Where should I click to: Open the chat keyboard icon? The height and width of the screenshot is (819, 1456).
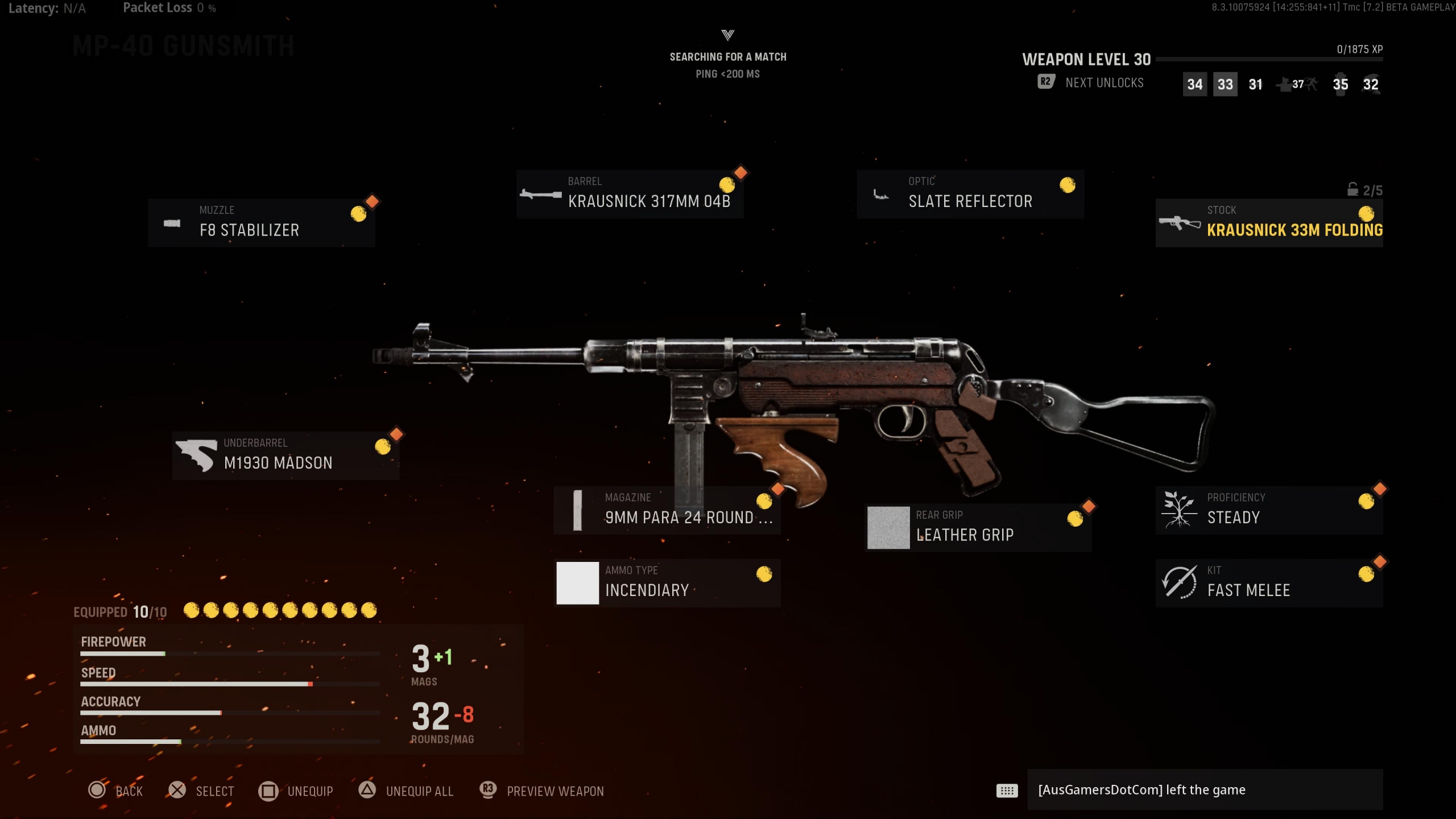pos(1007,791)
